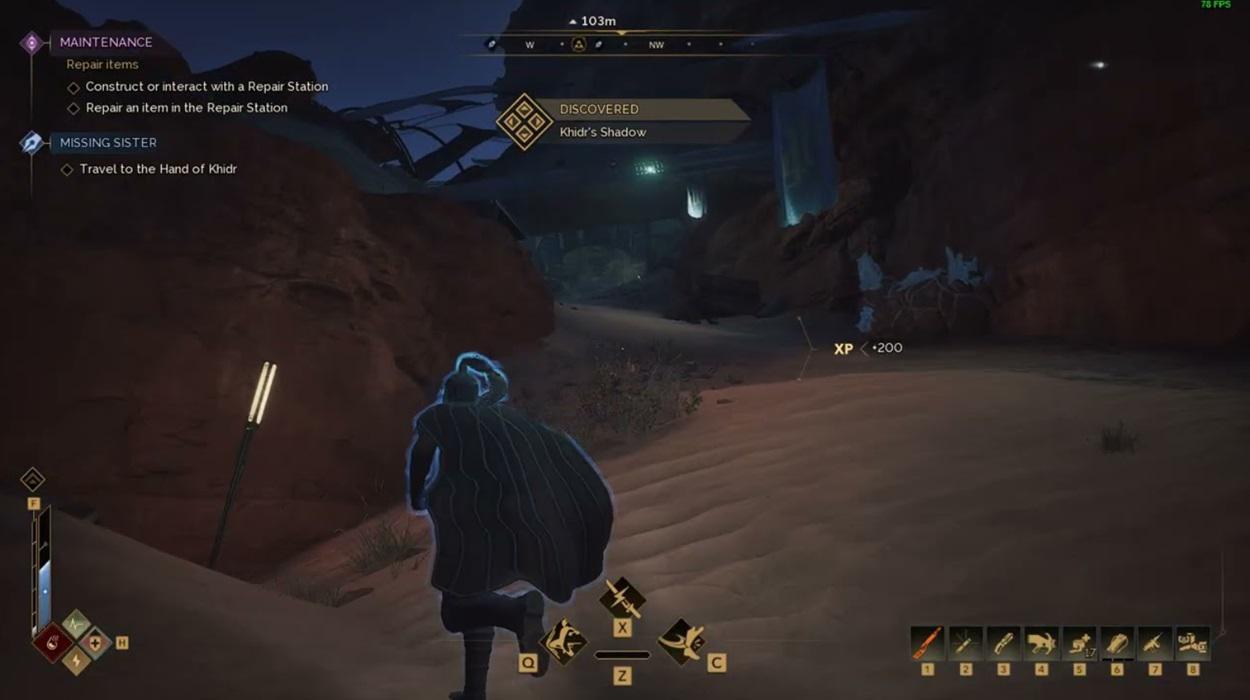Image resolution: width=1250 pixels, height=700 pixels.
Task: Click the green pulse status diamond
Action: click(76, 624)
